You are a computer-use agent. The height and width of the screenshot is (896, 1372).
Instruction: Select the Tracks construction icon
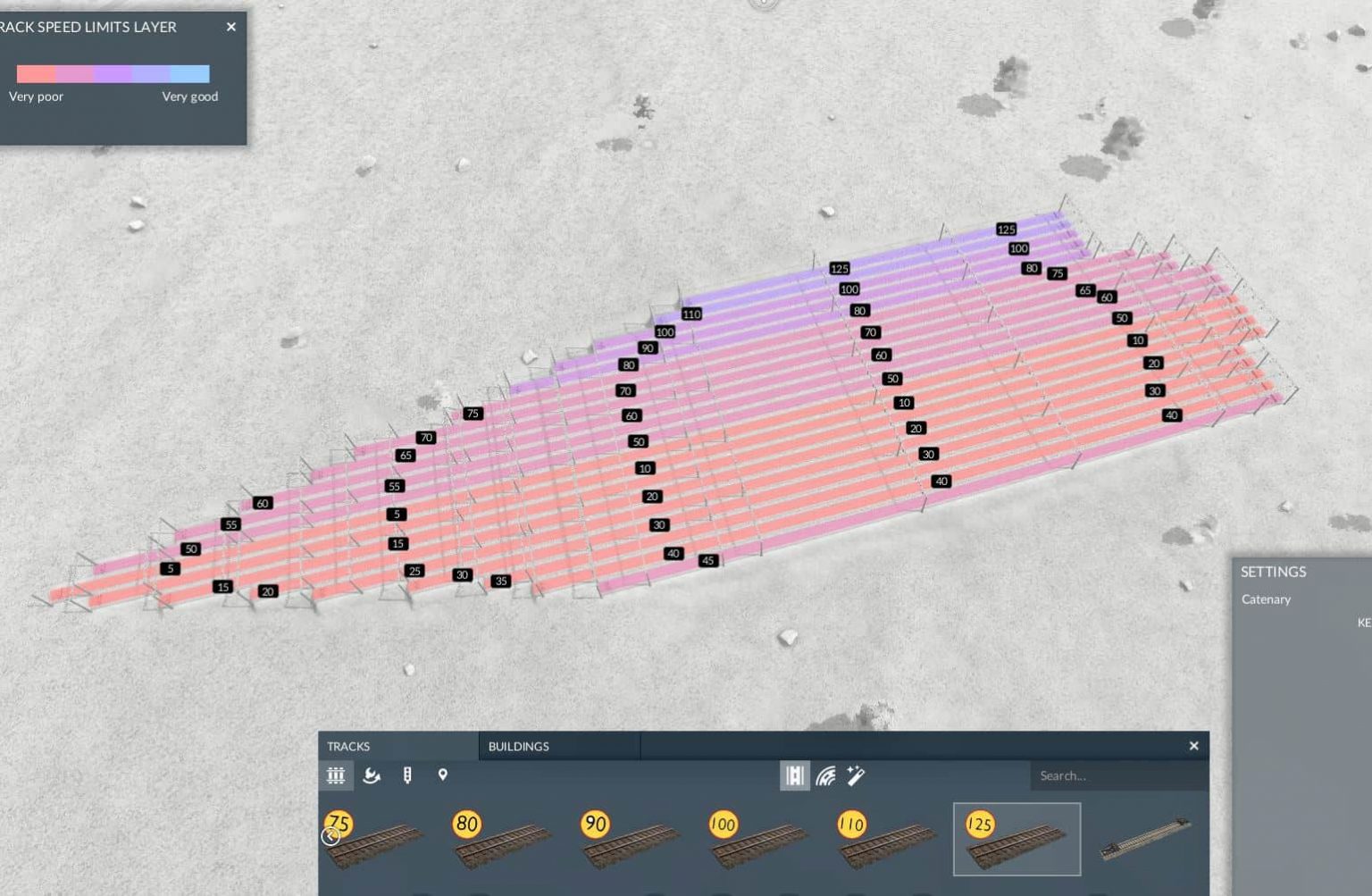(x=336, y=775)
